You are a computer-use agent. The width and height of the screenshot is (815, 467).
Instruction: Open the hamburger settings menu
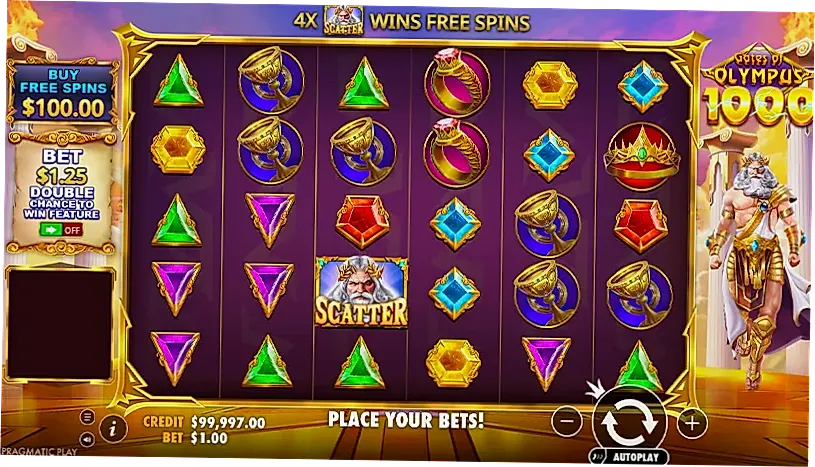tap(87, 417)
